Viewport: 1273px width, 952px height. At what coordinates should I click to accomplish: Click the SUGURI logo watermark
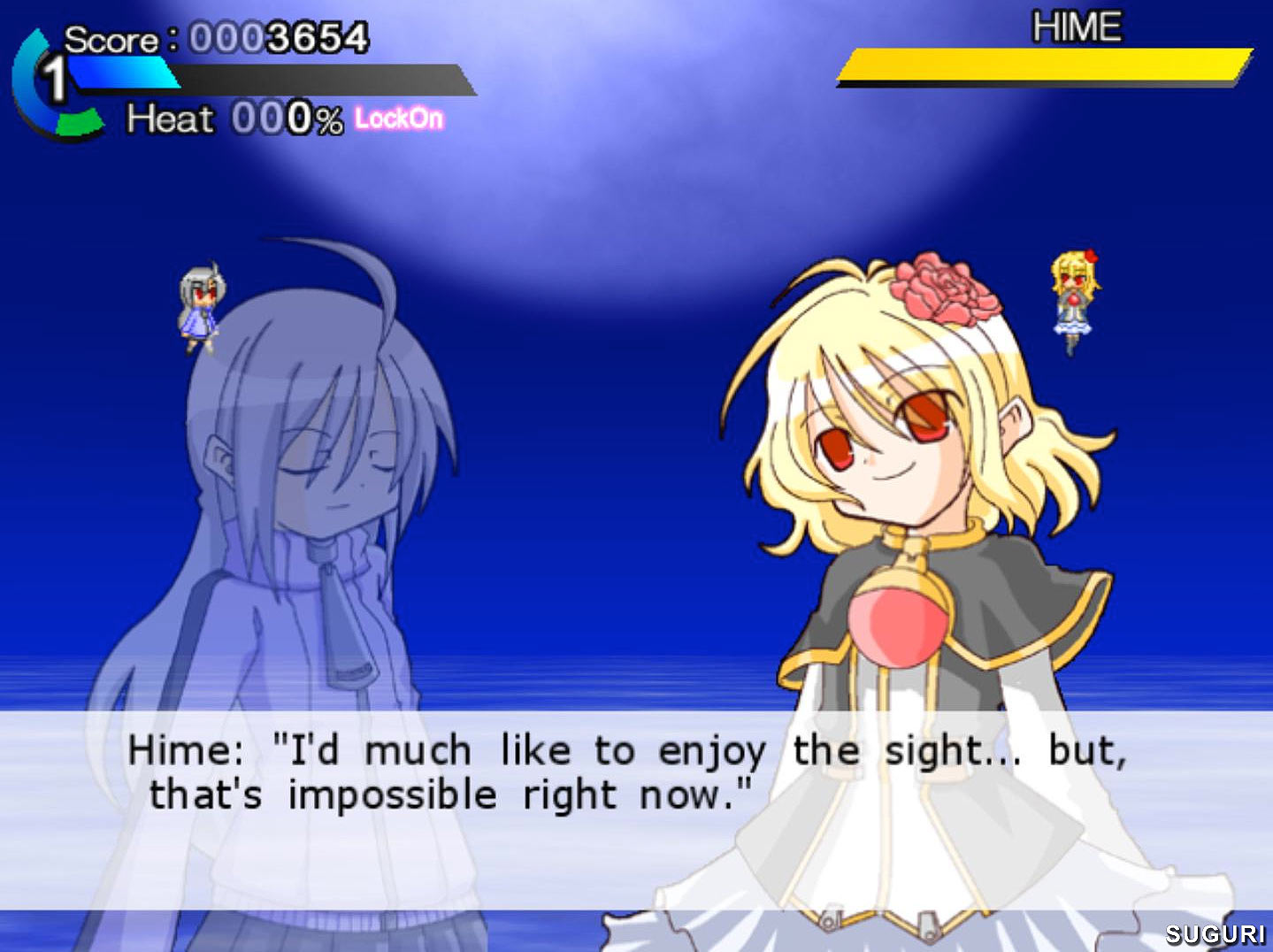[x=1215, y=933]
